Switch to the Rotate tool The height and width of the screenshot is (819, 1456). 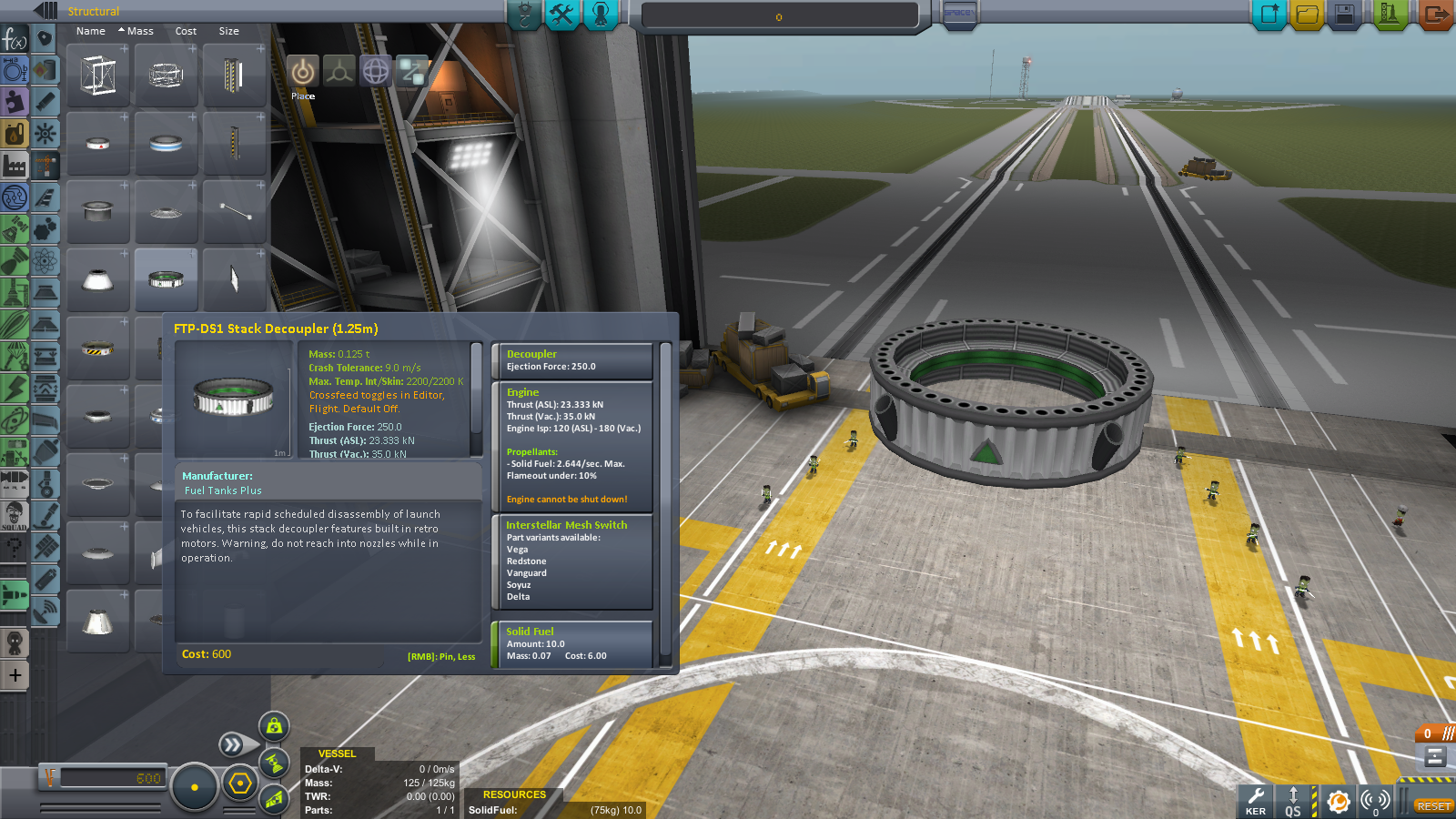[376, 72]
